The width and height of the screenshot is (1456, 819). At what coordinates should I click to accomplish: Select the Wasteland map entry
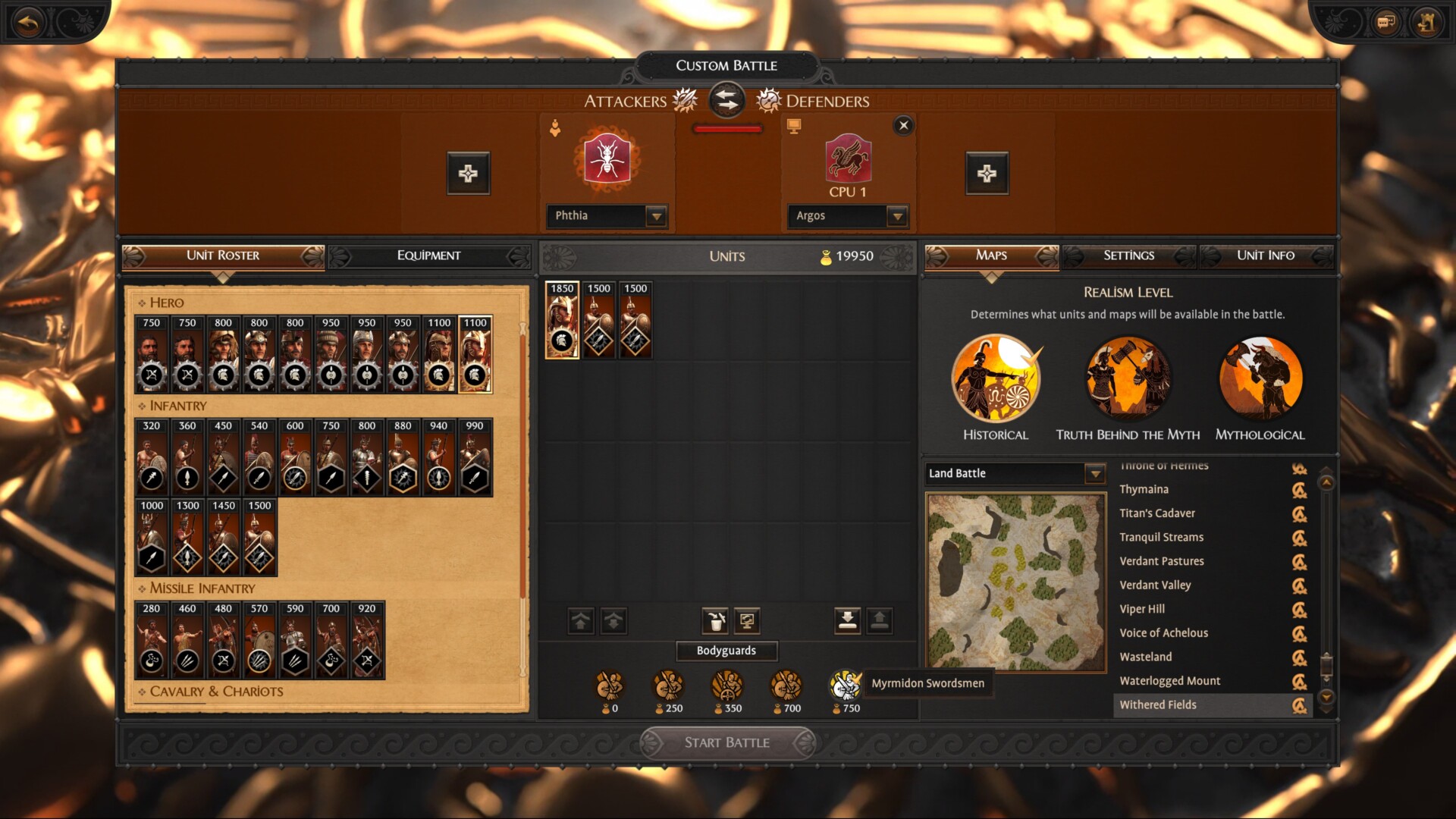coord(1146,657)
